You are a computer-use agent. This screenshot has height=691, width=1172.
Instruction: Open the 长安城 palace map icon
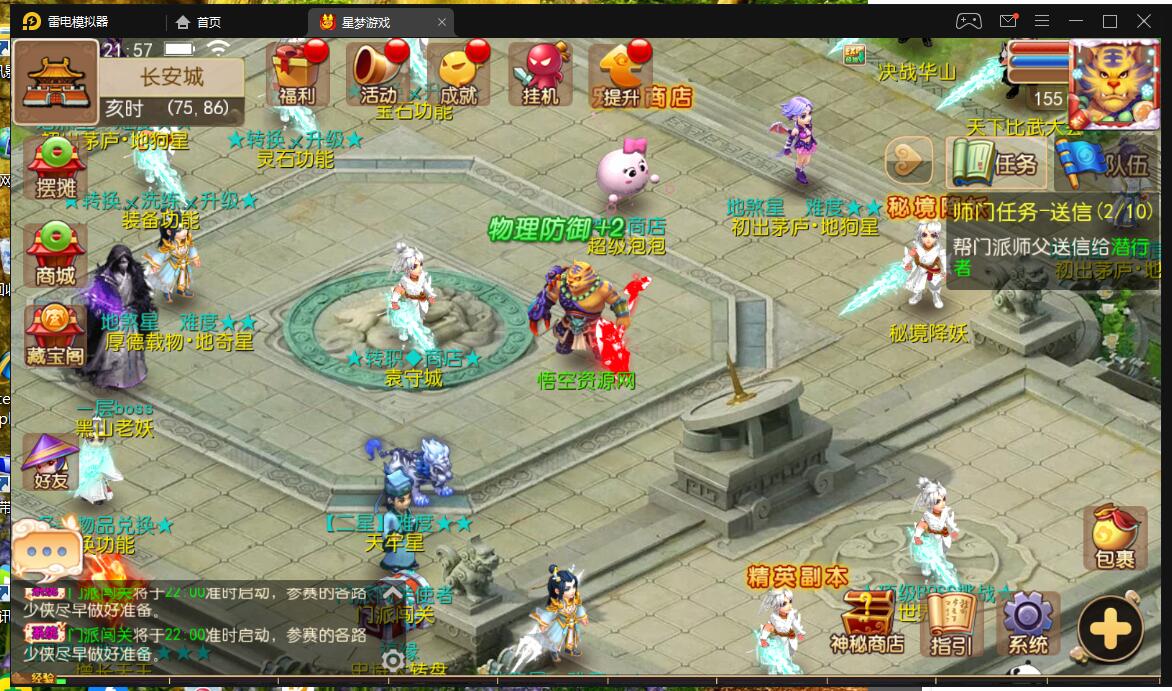(x=55, y=79)
